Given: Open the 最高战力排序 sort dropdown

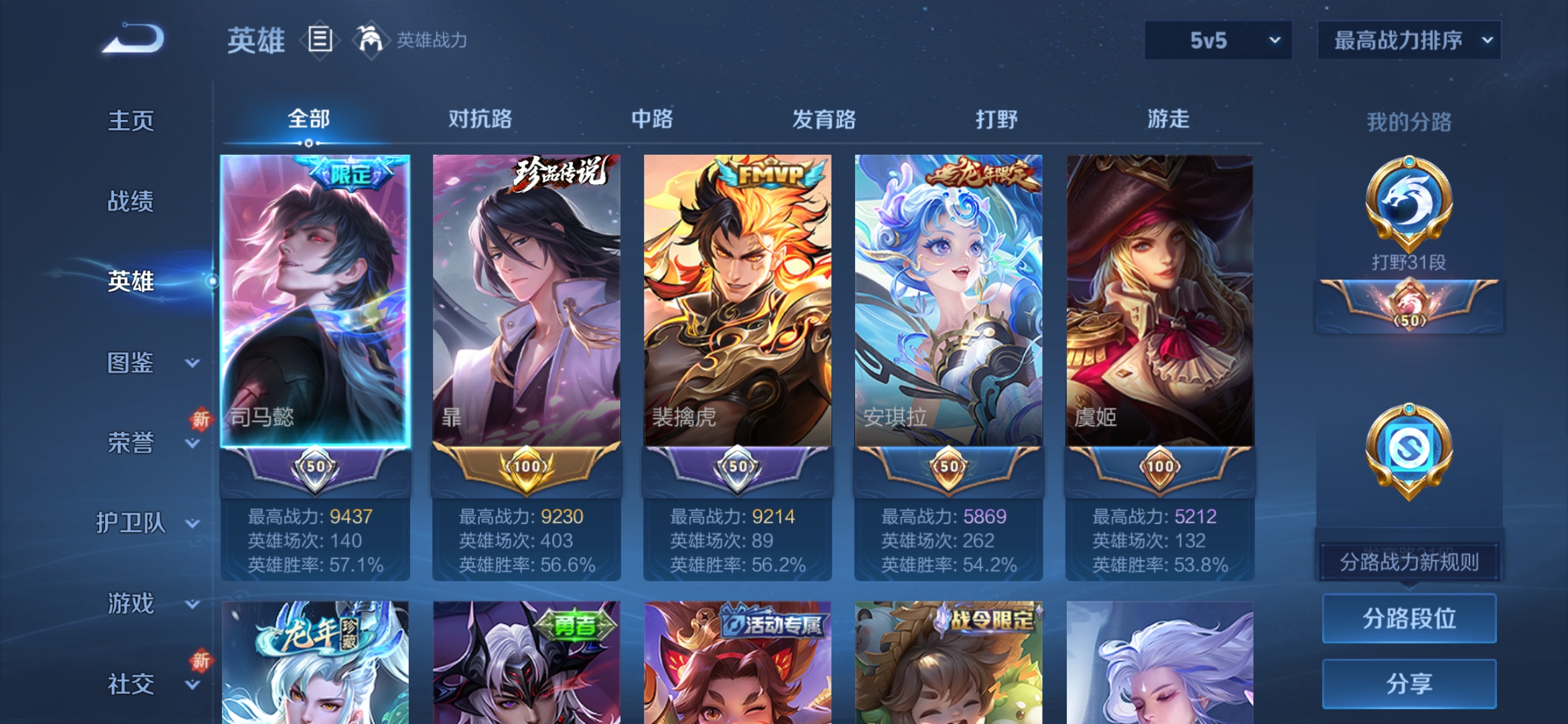Looking at the screenshot, I should (x=1407, y=40).
